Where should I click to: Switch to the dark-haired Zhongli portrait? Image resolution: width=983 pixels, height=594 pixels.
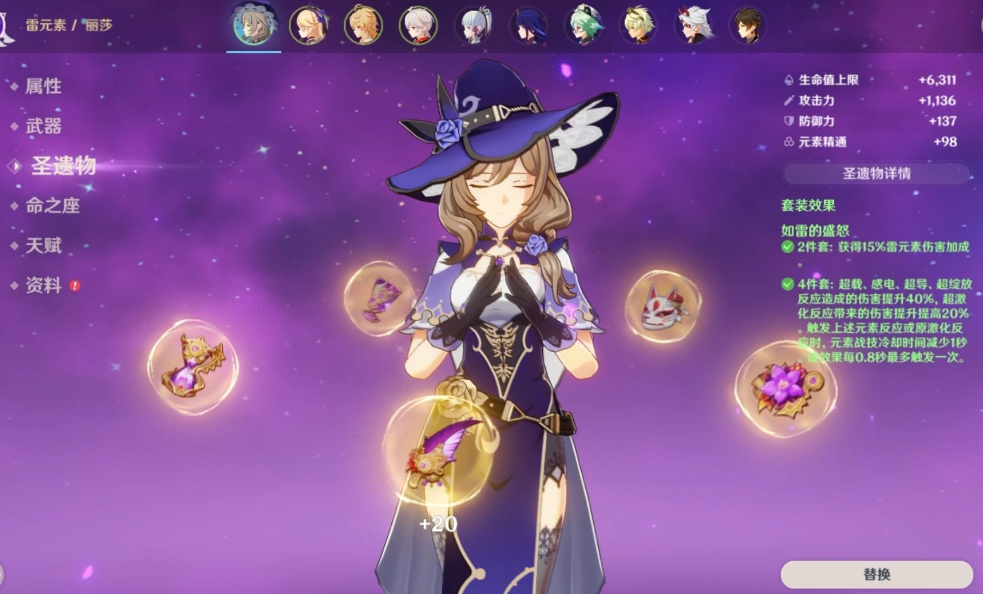(747, 25)
